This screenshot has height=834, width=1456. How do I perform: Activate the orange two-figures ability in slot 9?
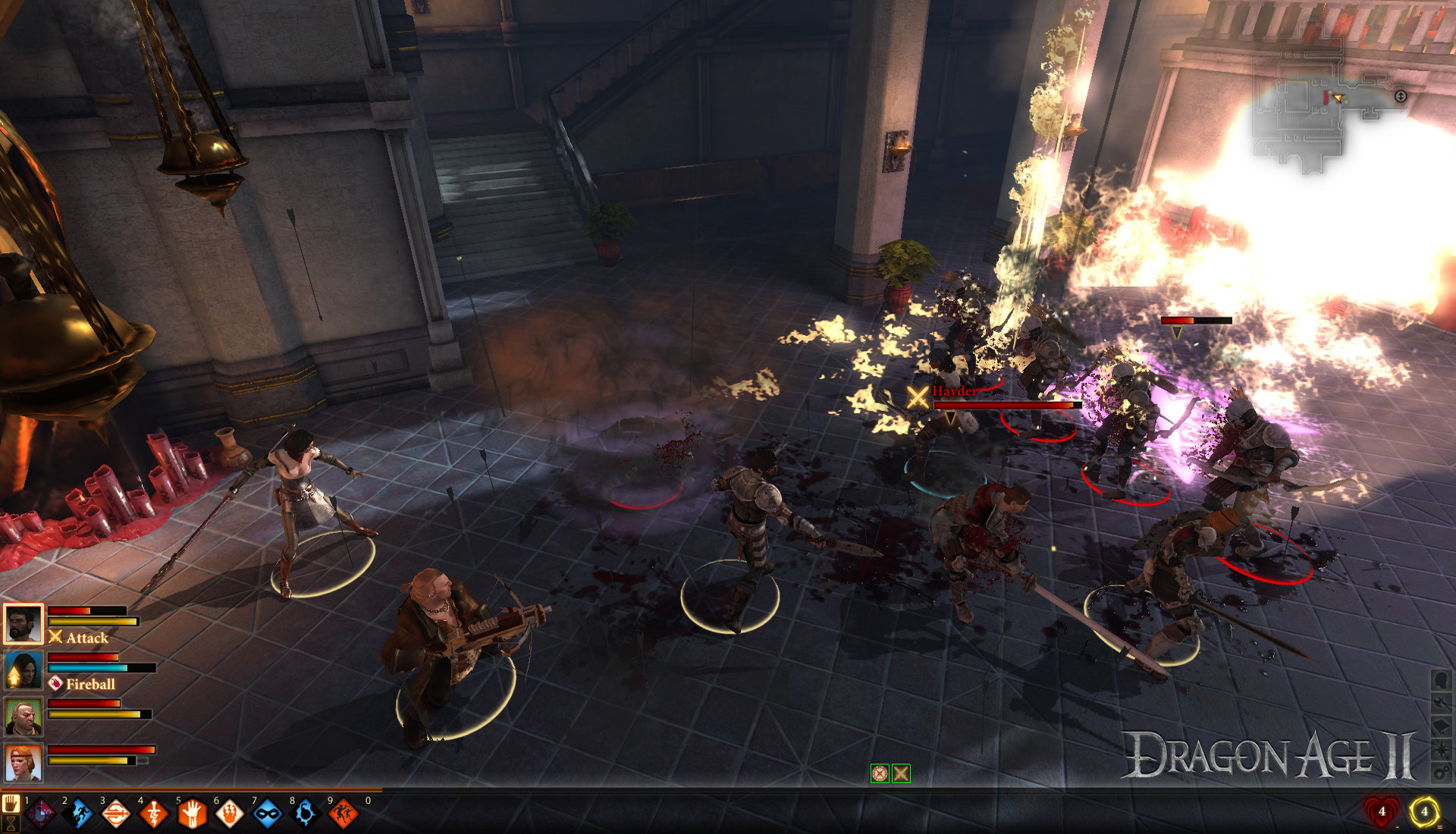click(x=343, y=814)
